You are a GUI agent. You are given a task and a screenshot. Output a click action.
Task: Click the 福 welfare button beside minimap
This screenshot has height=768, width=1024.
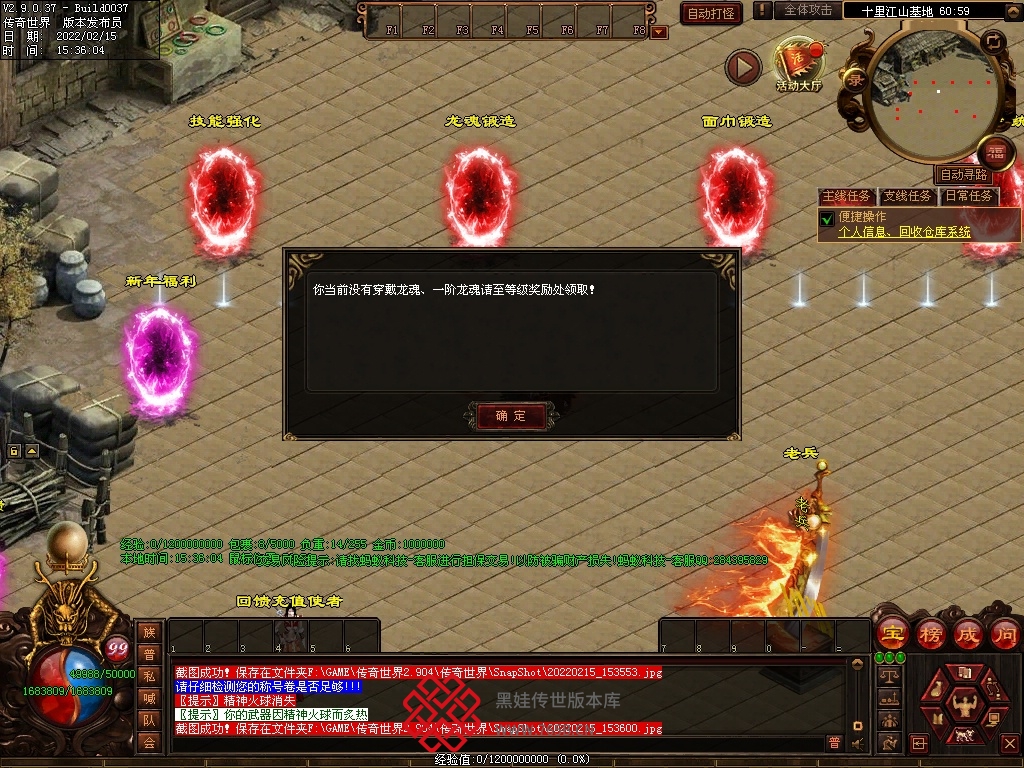(995, 153)
